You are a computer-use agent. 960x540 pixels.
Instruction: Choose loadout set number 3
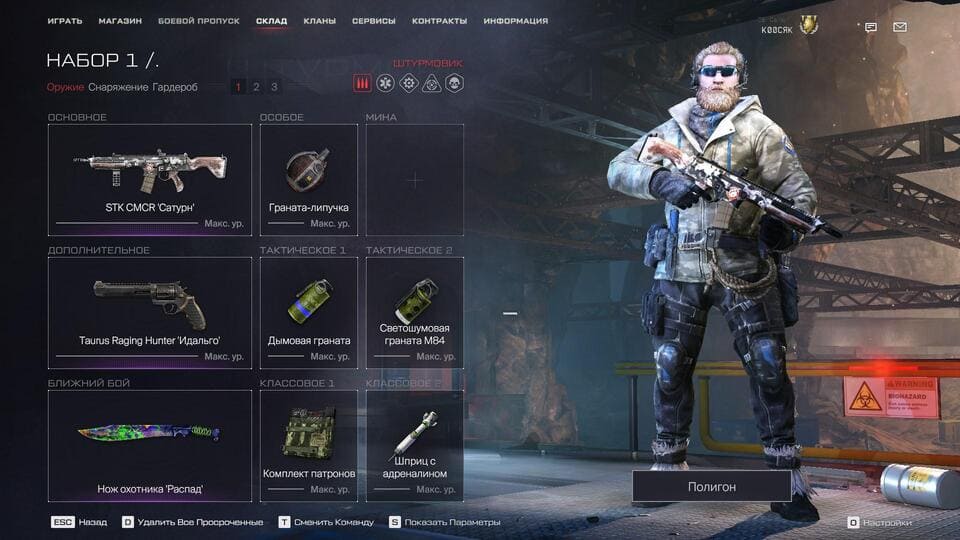coord(274,87)
